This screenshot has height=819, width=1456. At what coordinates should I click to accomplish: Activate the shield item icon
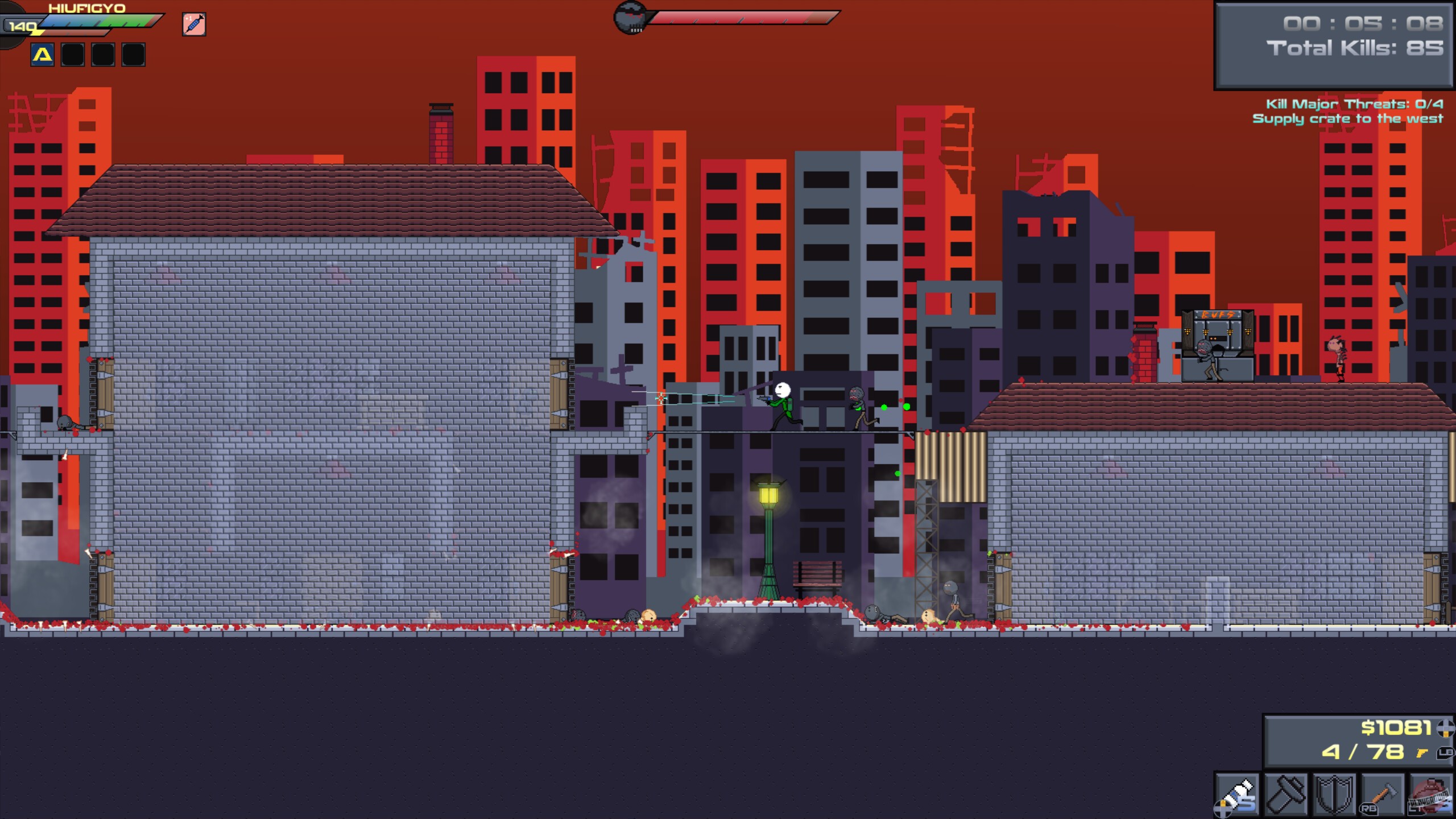tap(1334, 794)
